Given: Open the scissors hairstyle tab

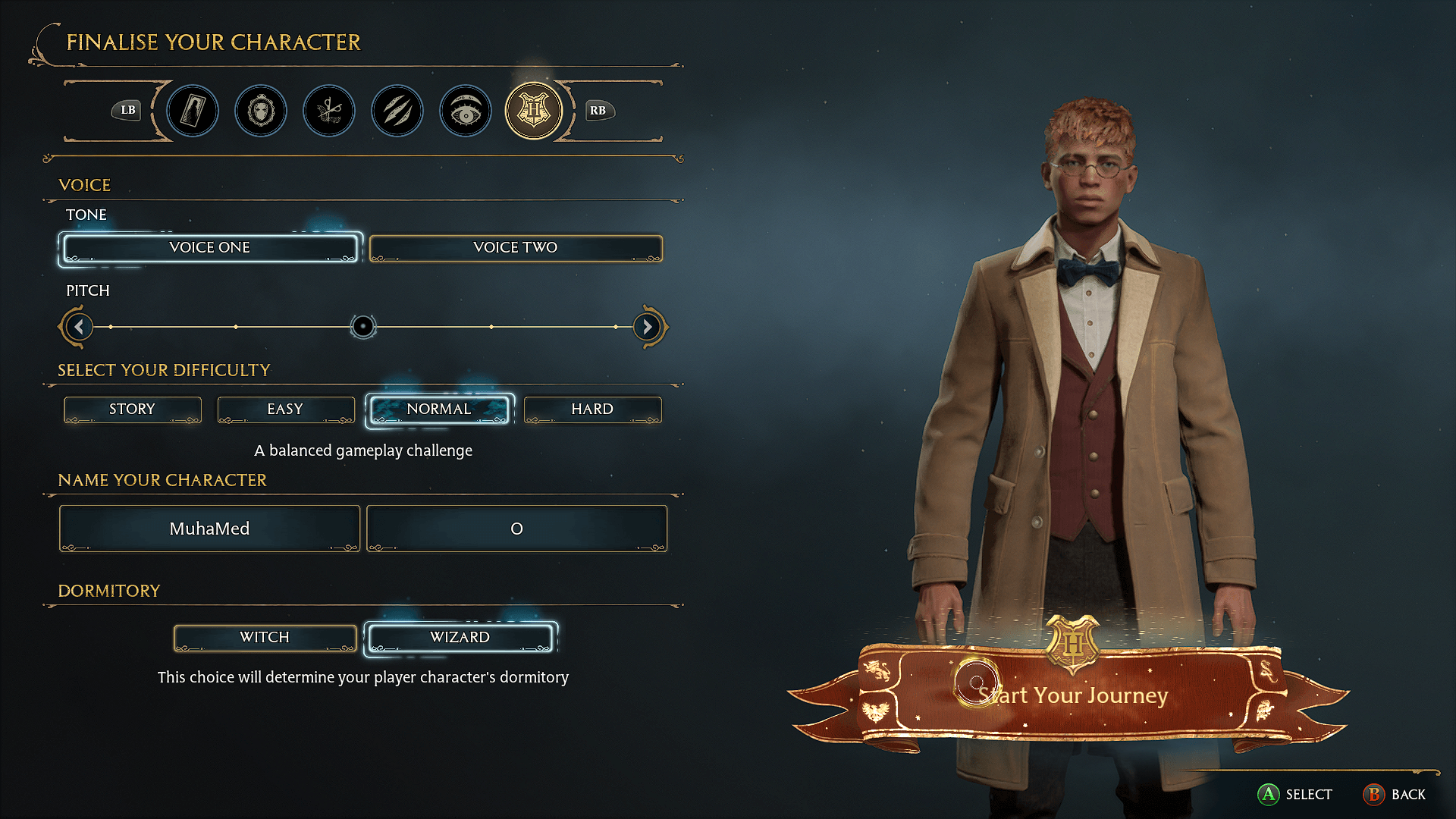Looking at the screenshot, I should click(329, 111).
